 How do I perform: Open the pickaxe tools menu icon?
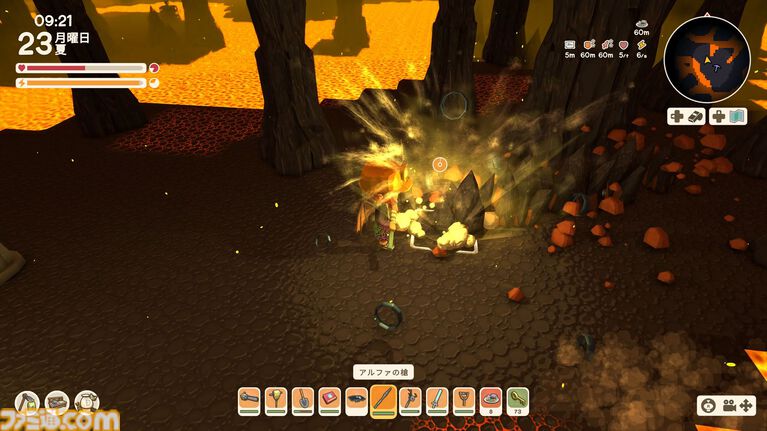tap(27, 404)
